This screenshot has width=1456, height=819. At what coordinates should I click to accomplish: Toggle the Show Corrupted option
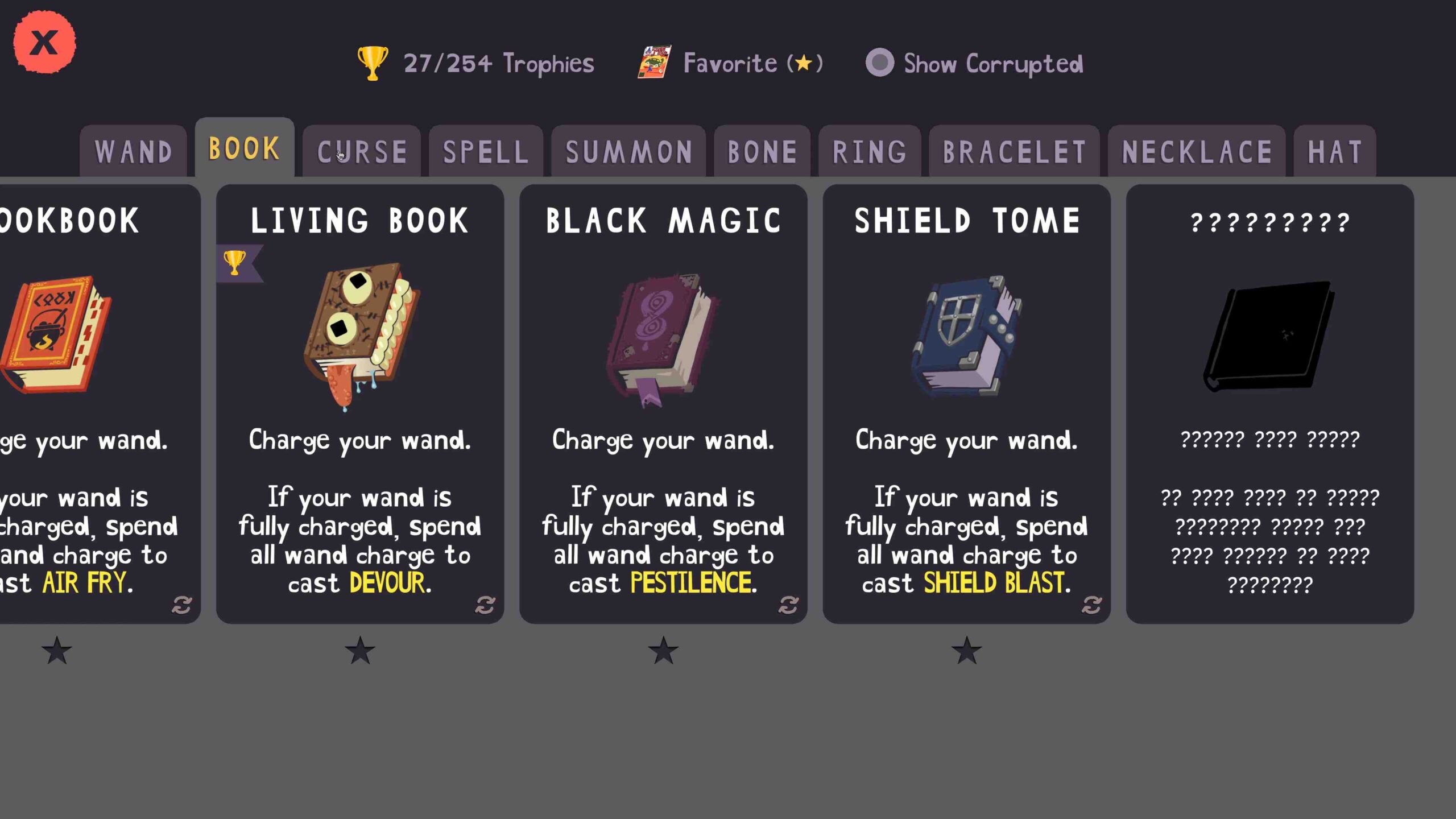click(x=880, y=63)
